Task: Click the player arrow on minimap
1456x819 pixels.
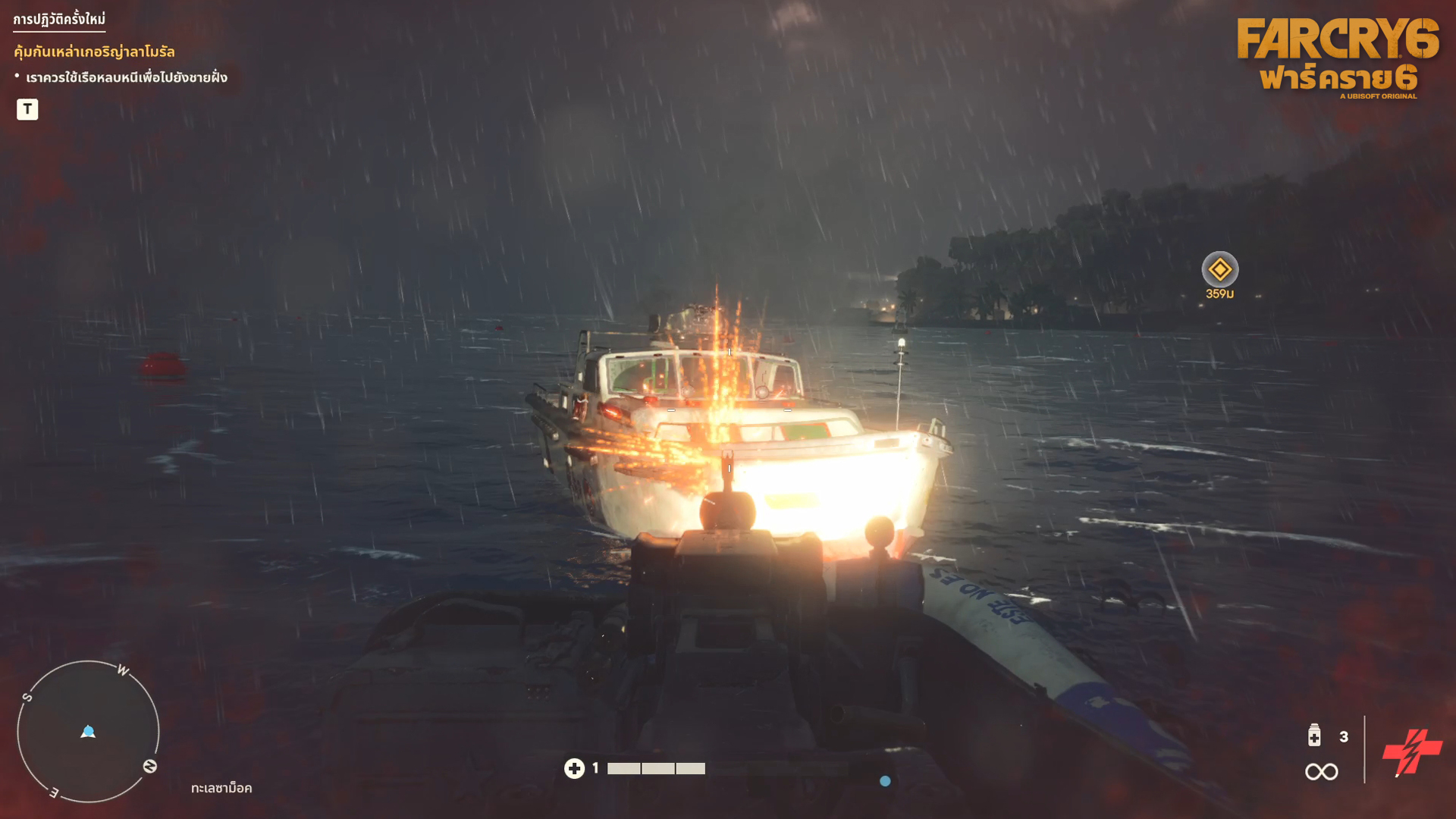Action: pos(88,732)
